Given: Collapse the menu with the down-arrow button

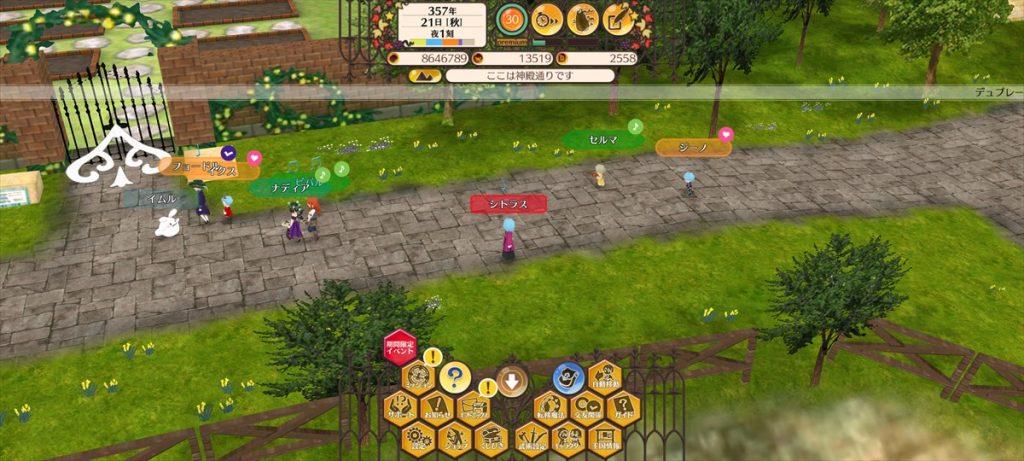Looking at the screenshot, I should coord(511,381).
